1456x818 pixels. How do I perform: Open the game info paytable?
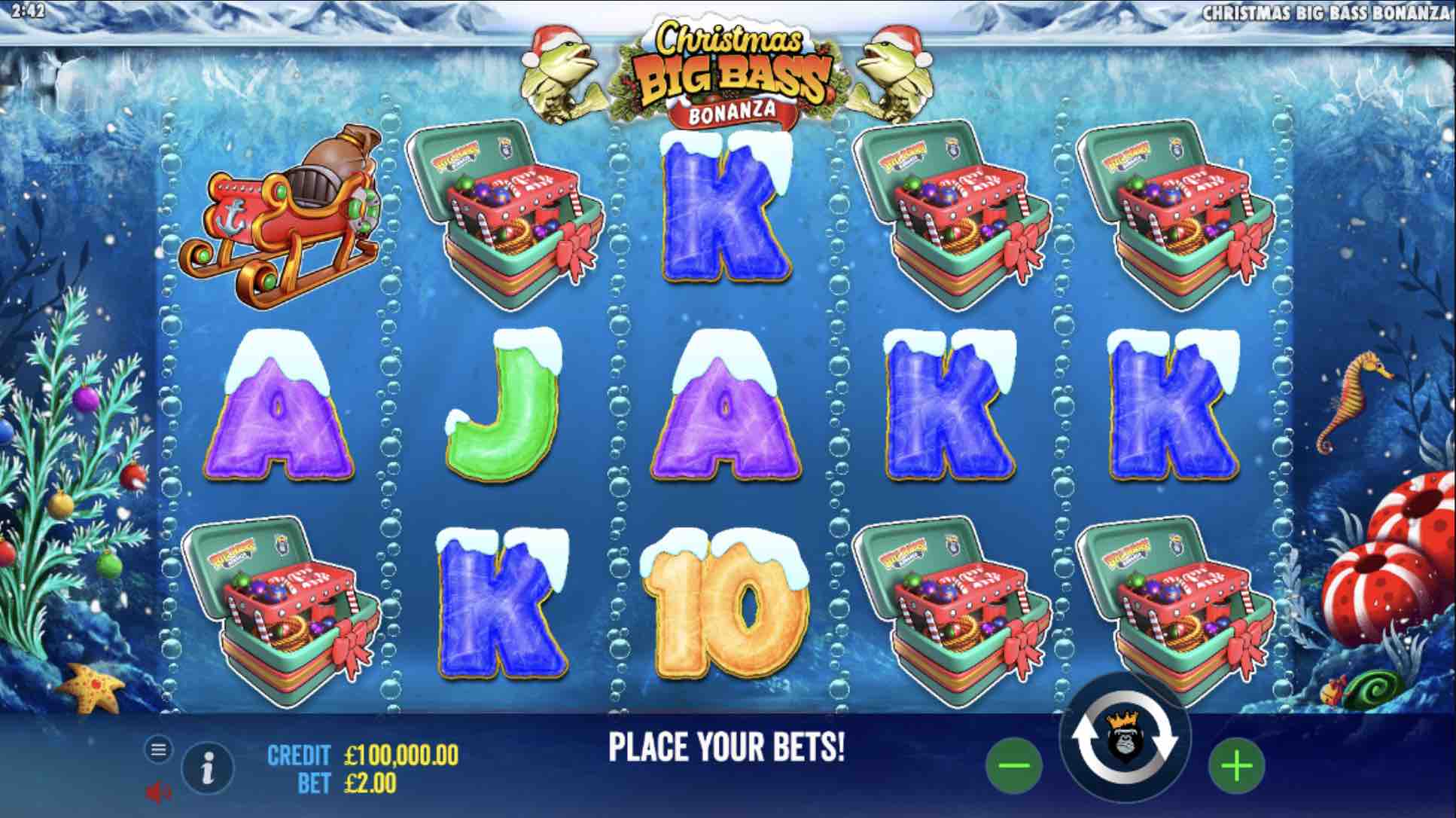(x=208, y=768)
